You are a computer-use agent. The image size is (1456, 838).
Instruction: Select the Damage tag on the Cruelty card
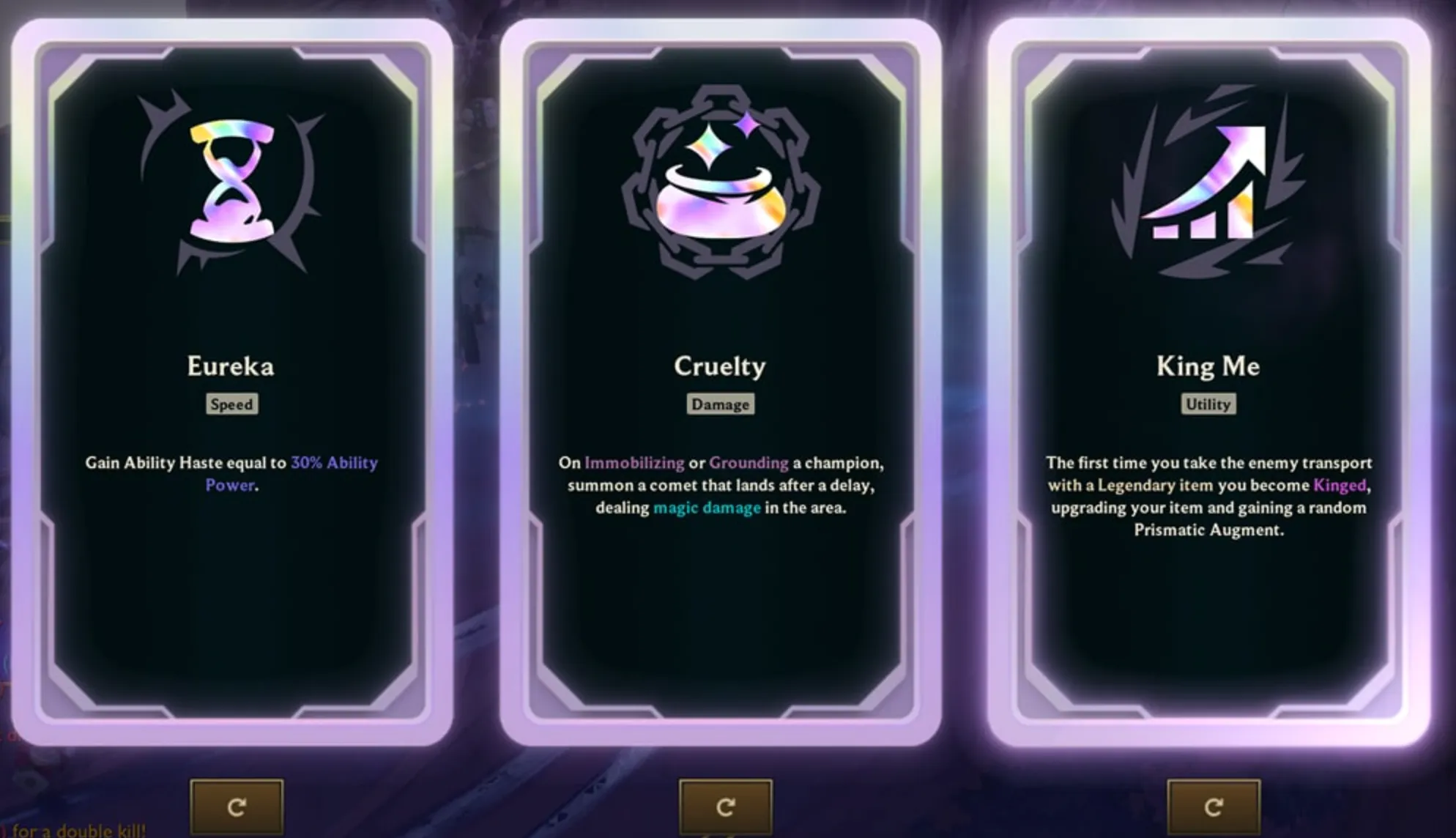pos(720,404)
